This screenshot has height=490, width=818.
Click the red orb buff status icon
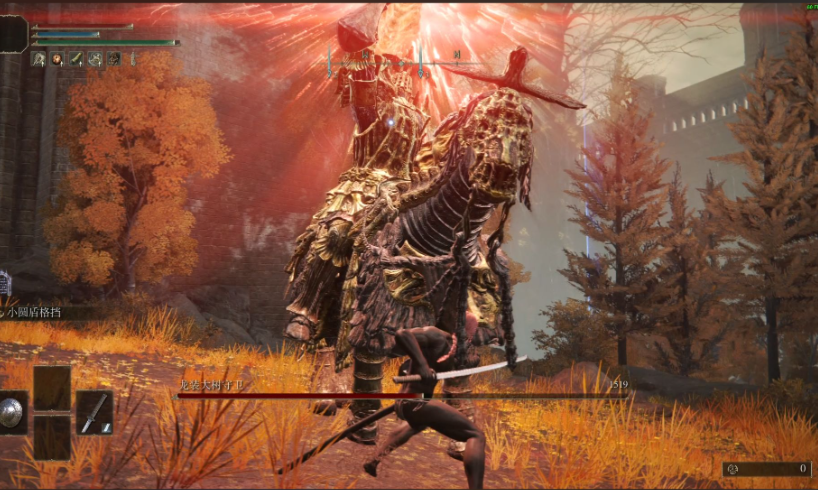point(57,59)
